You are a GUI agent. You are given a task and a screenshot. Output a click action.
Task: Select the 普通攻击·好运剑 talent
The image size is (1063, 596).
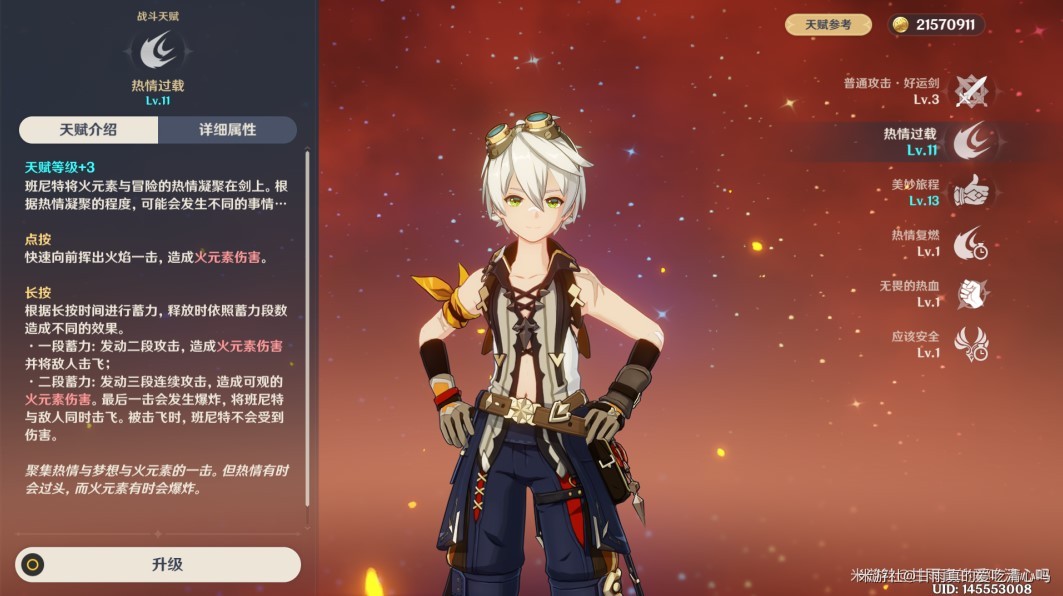click(x=969, y=91)
